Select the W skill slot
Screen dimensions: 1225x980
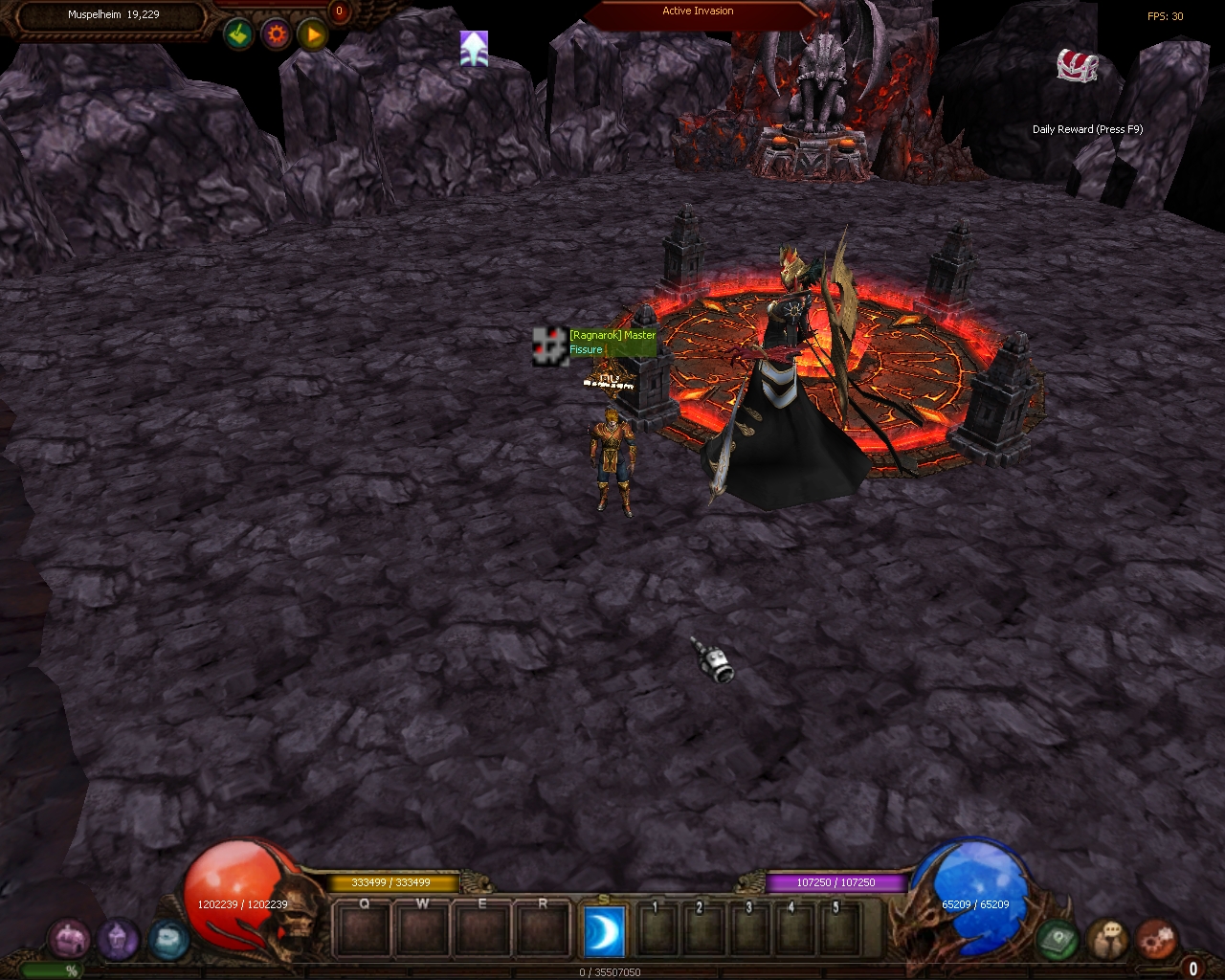tap(423, 928)
